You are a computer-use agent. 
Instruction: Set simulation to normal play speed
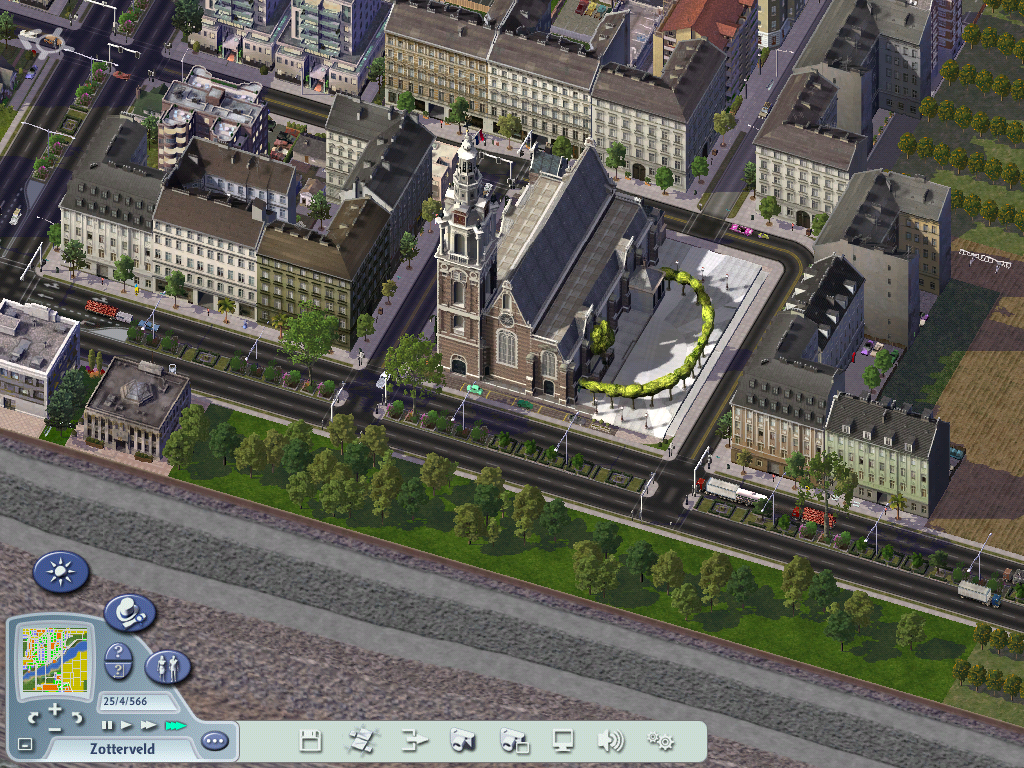(x=127, y=725)
